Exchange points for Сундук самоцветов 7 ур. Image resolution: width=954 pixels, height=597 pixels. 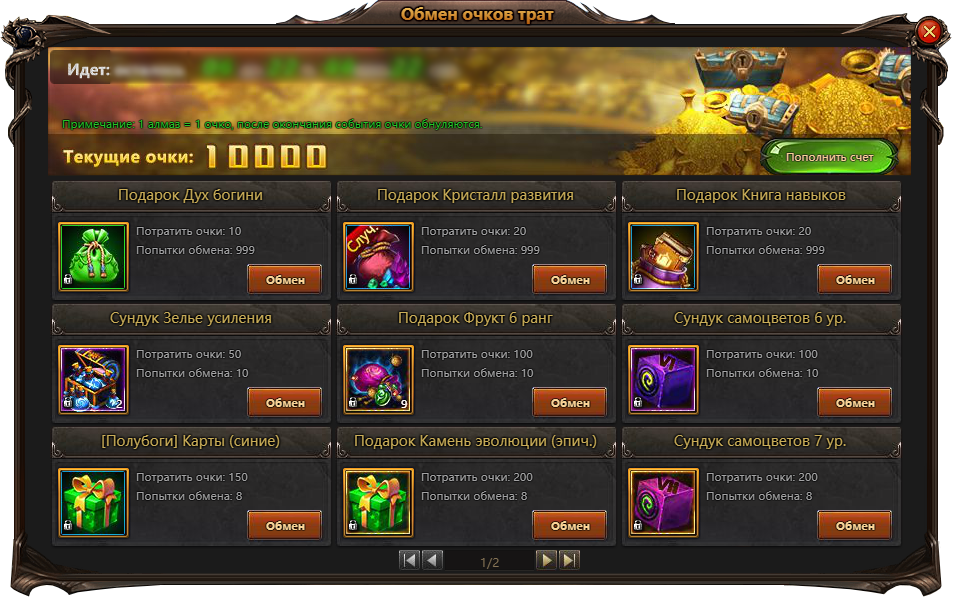click(x=854, y=526)
